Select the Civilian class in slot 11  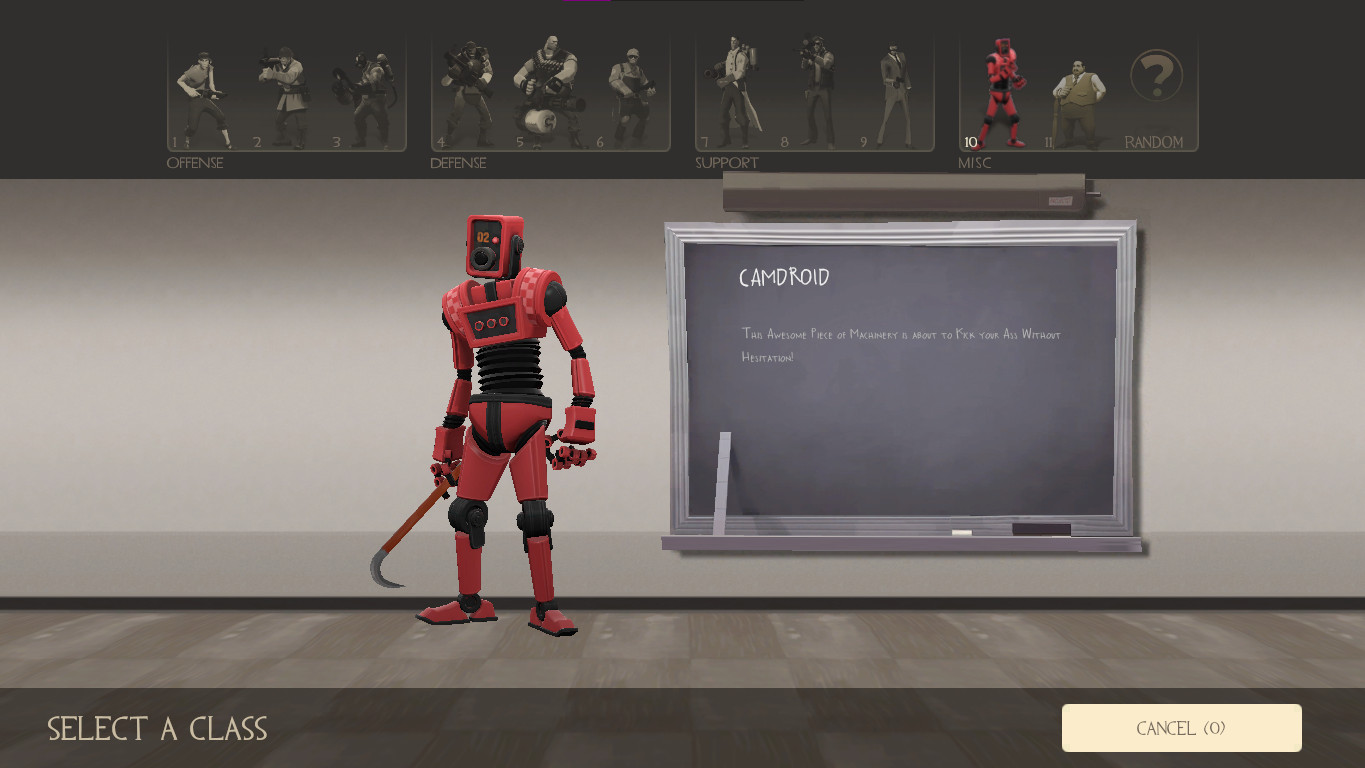pyautogui.click(x=1078, y=90)
